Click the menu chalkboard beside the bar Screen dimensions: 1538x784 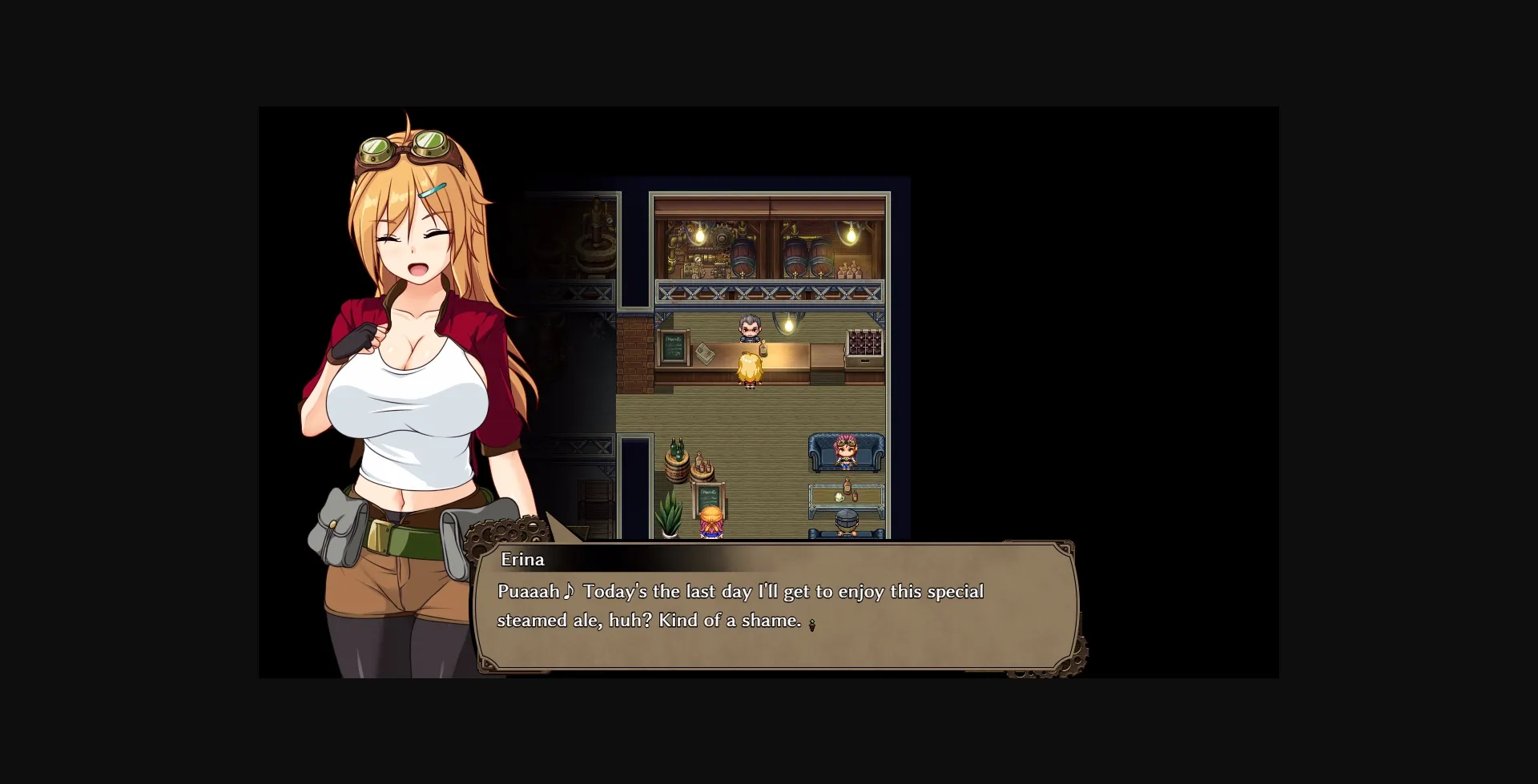673,348
